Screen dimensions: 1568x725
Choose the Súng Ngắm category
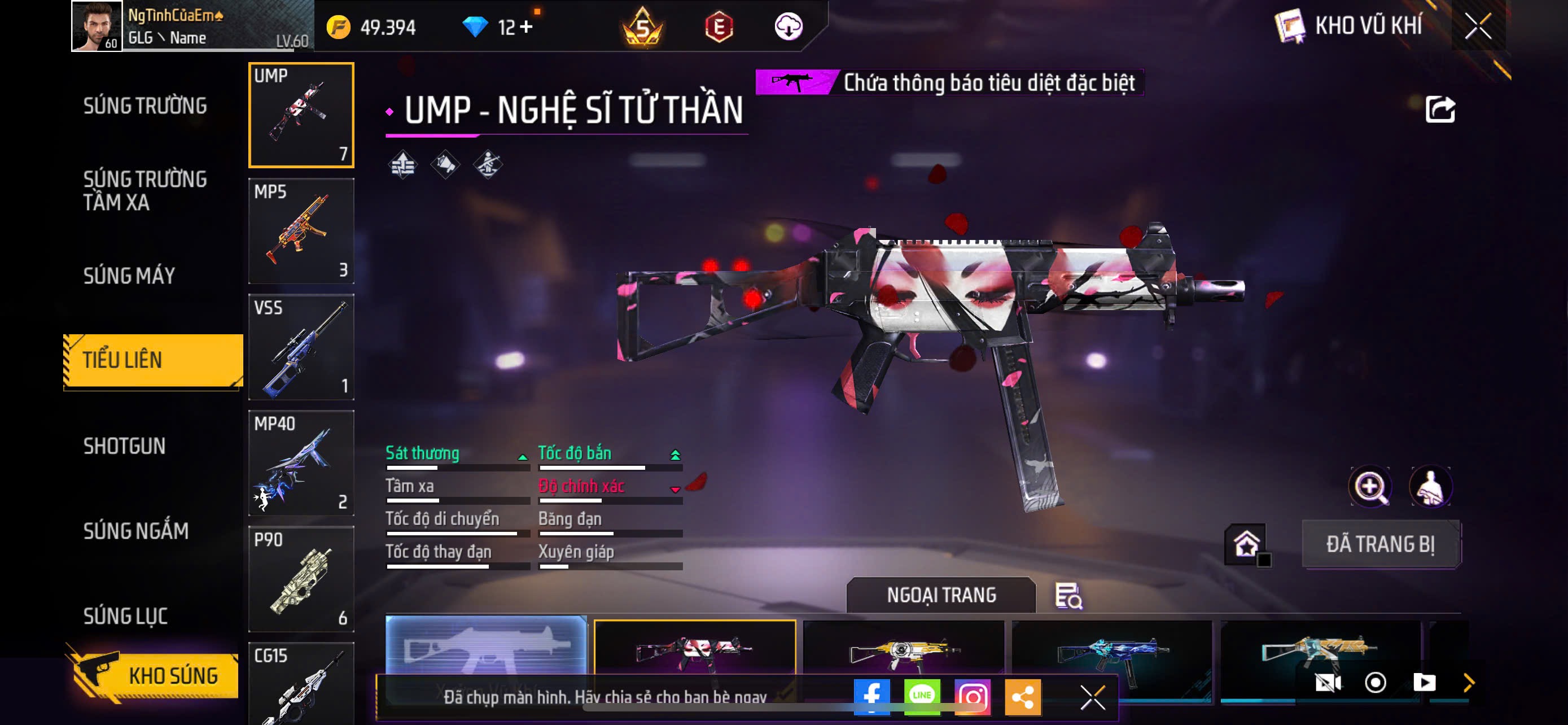tap(135, 531)
